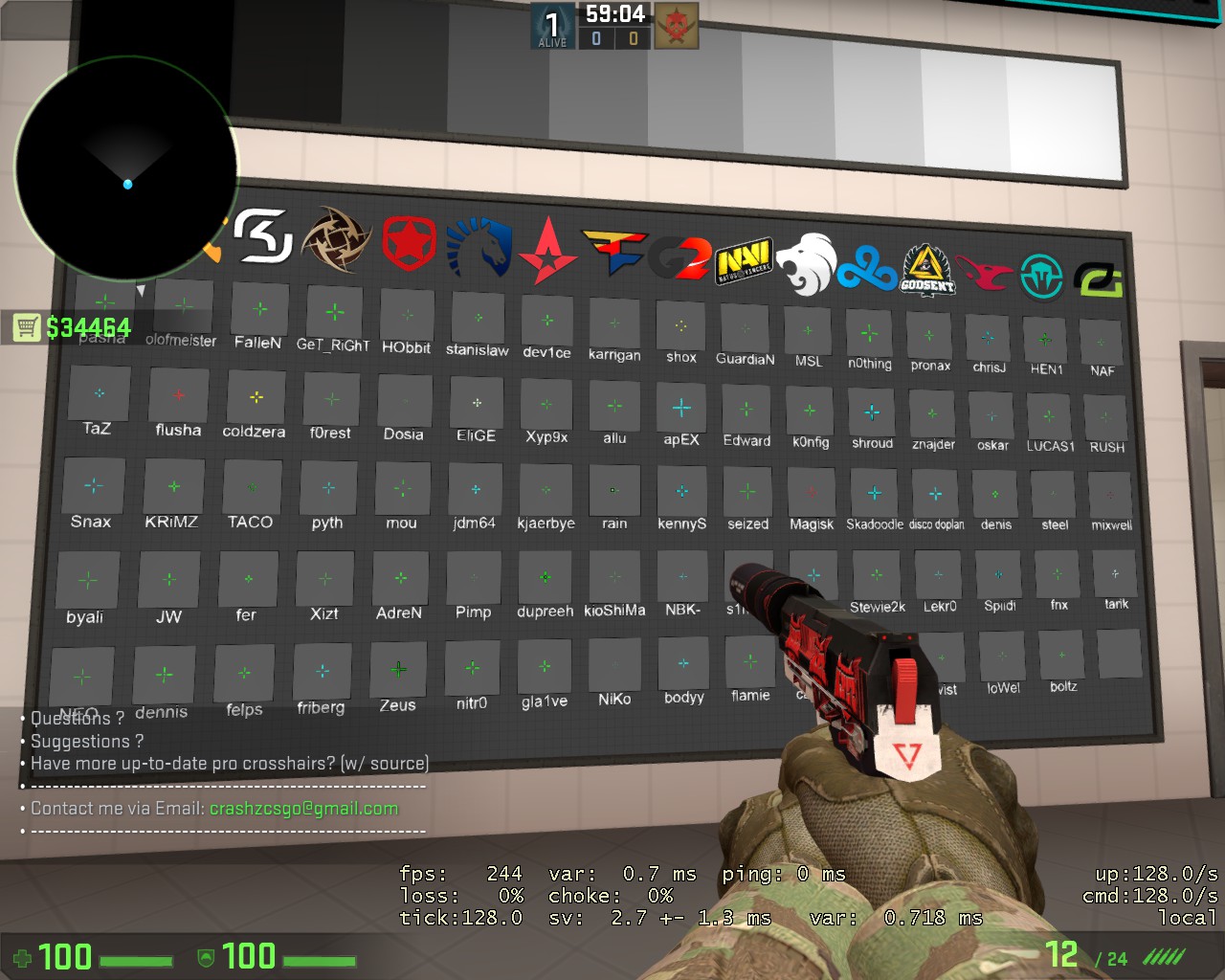Image resolution: width=1225 pixels, height=980 pixels.
Task: Select coldzera's yellow crosshair swatch
Action: 254,396
